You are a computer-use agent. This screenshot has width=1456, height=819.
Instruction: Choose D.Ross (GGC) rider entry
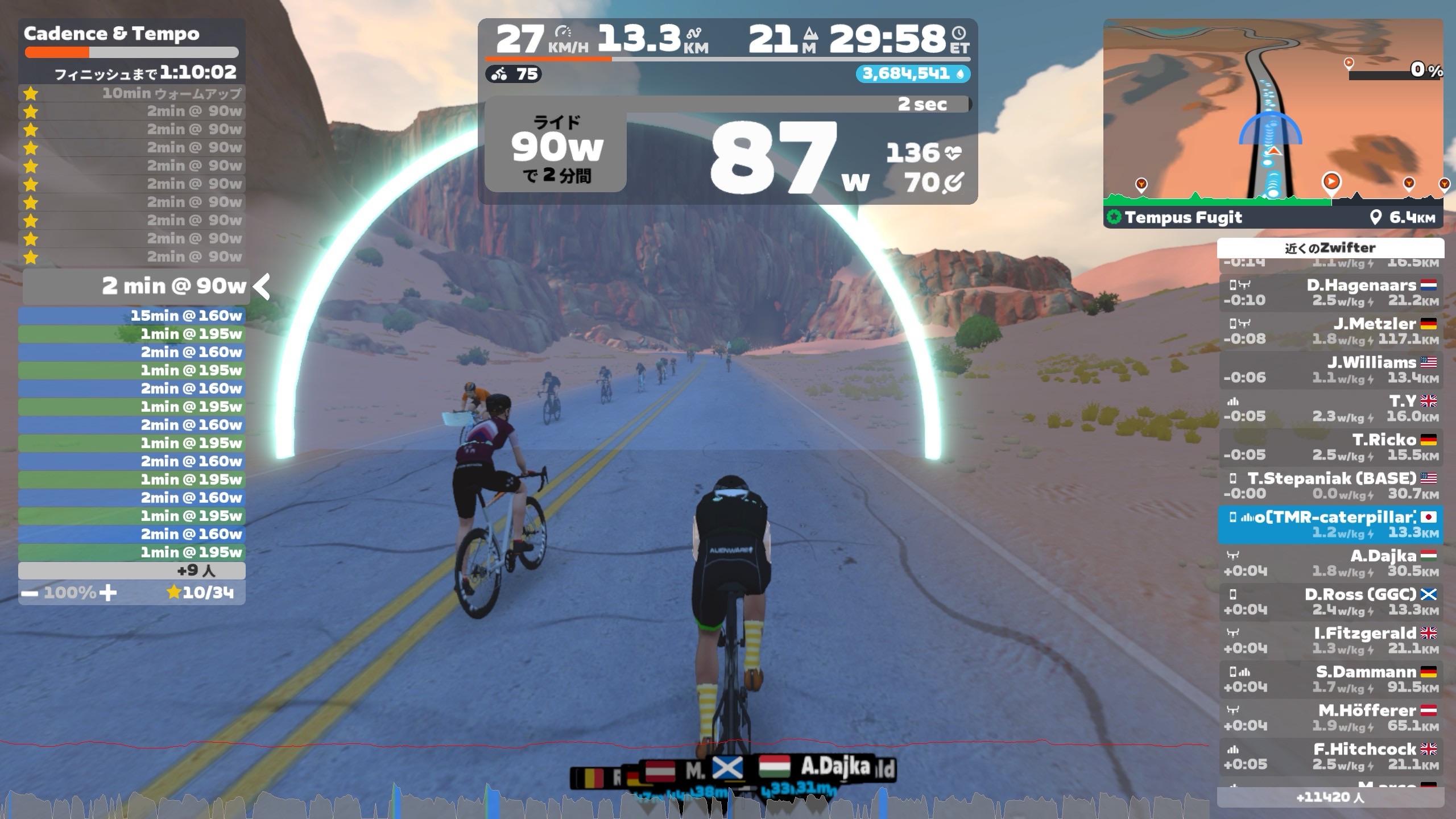1330,602
